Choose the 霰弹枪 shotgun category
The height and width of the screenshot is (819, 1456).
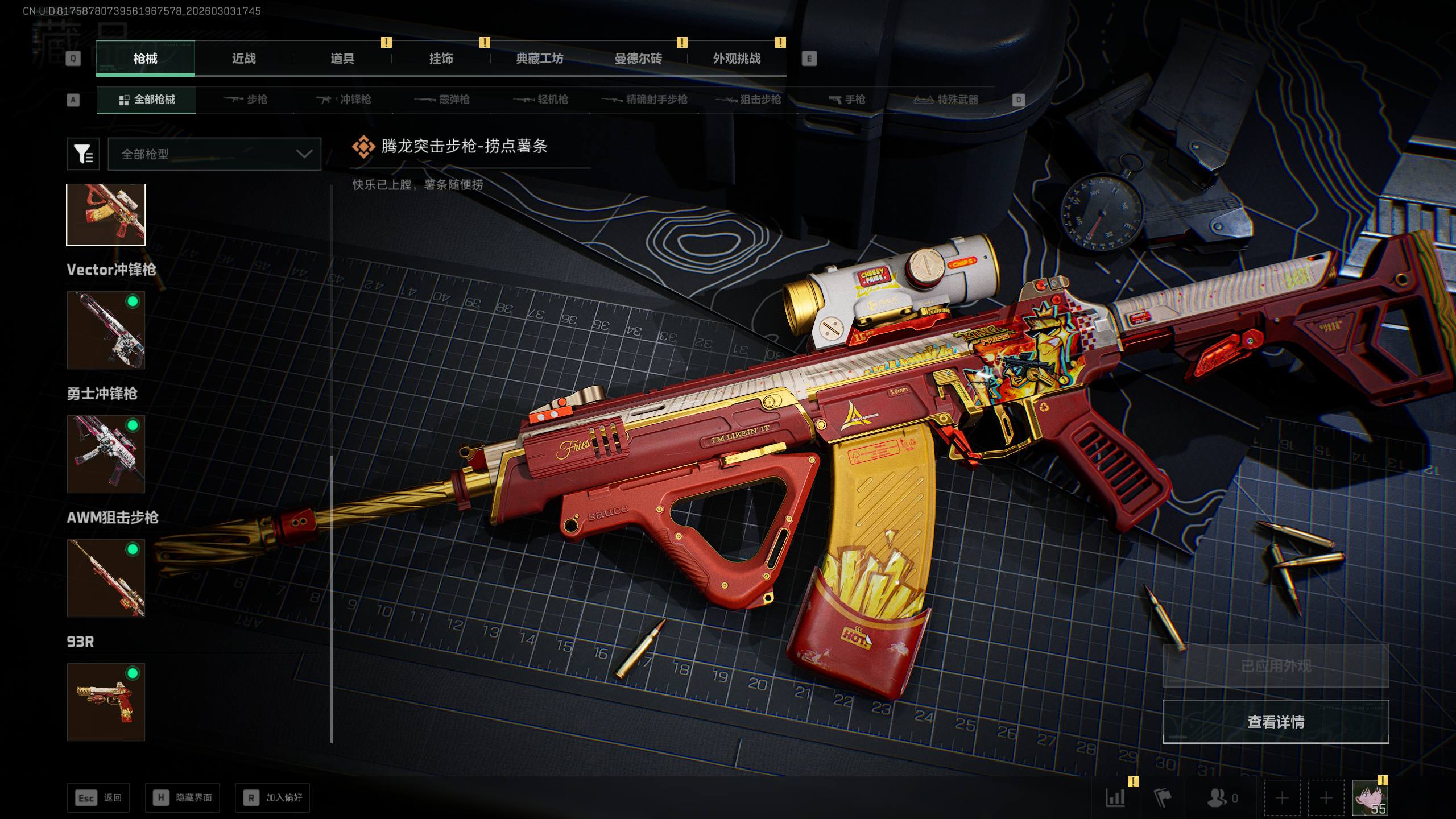click(442, 100)
